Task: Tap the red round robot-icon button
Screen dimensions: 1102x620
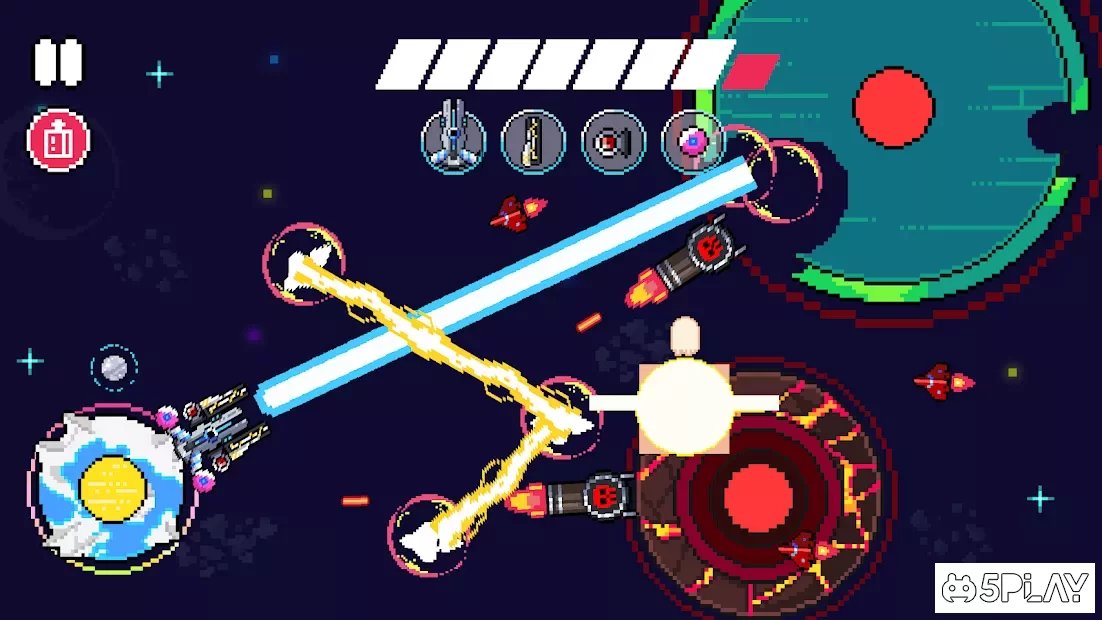Action: point(58,141)
